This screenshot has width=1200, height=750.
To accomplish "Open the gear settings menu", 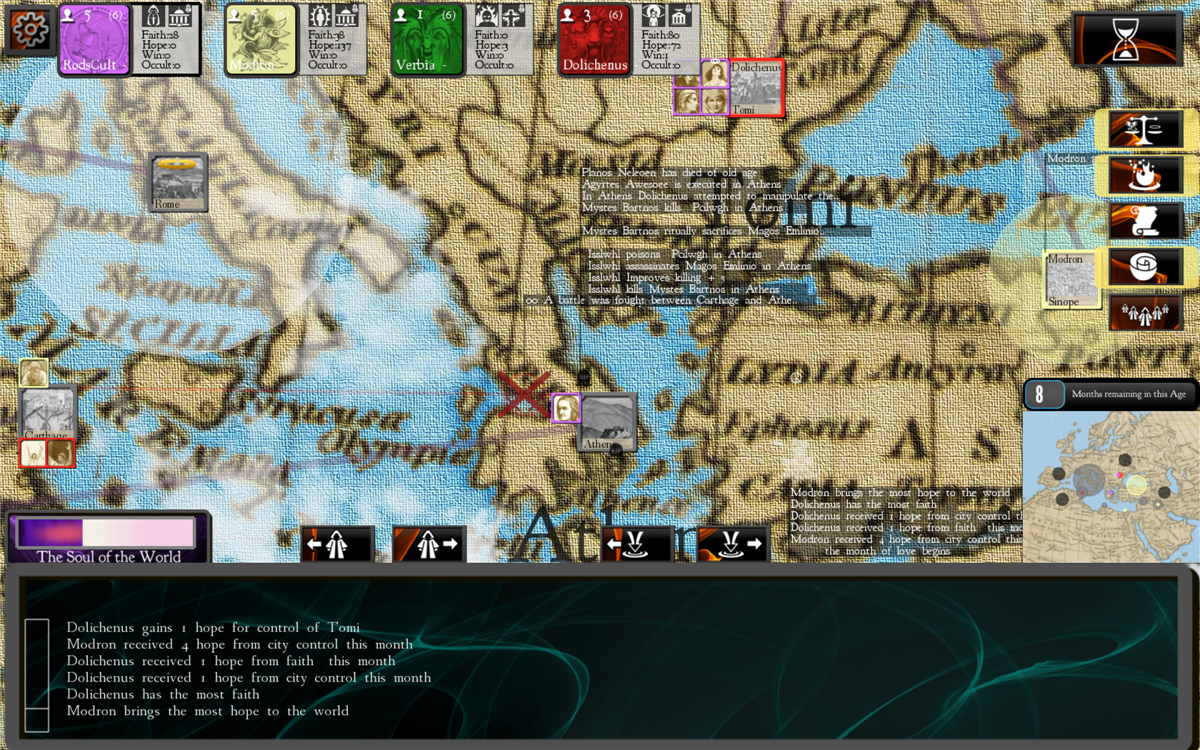I will [29, 30].
